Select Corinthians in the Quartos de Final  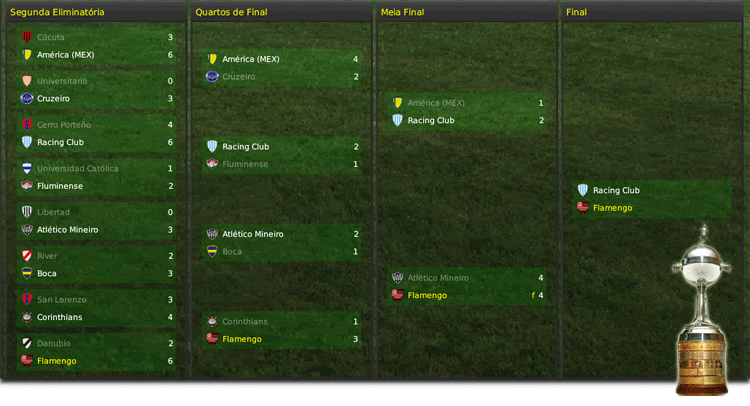point(246,321)
